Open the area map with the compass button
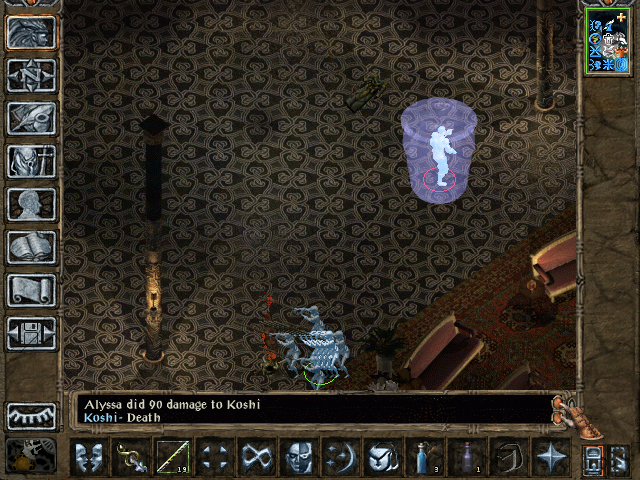Viewport: 640px width, 480px height. [x=31, y=75]
